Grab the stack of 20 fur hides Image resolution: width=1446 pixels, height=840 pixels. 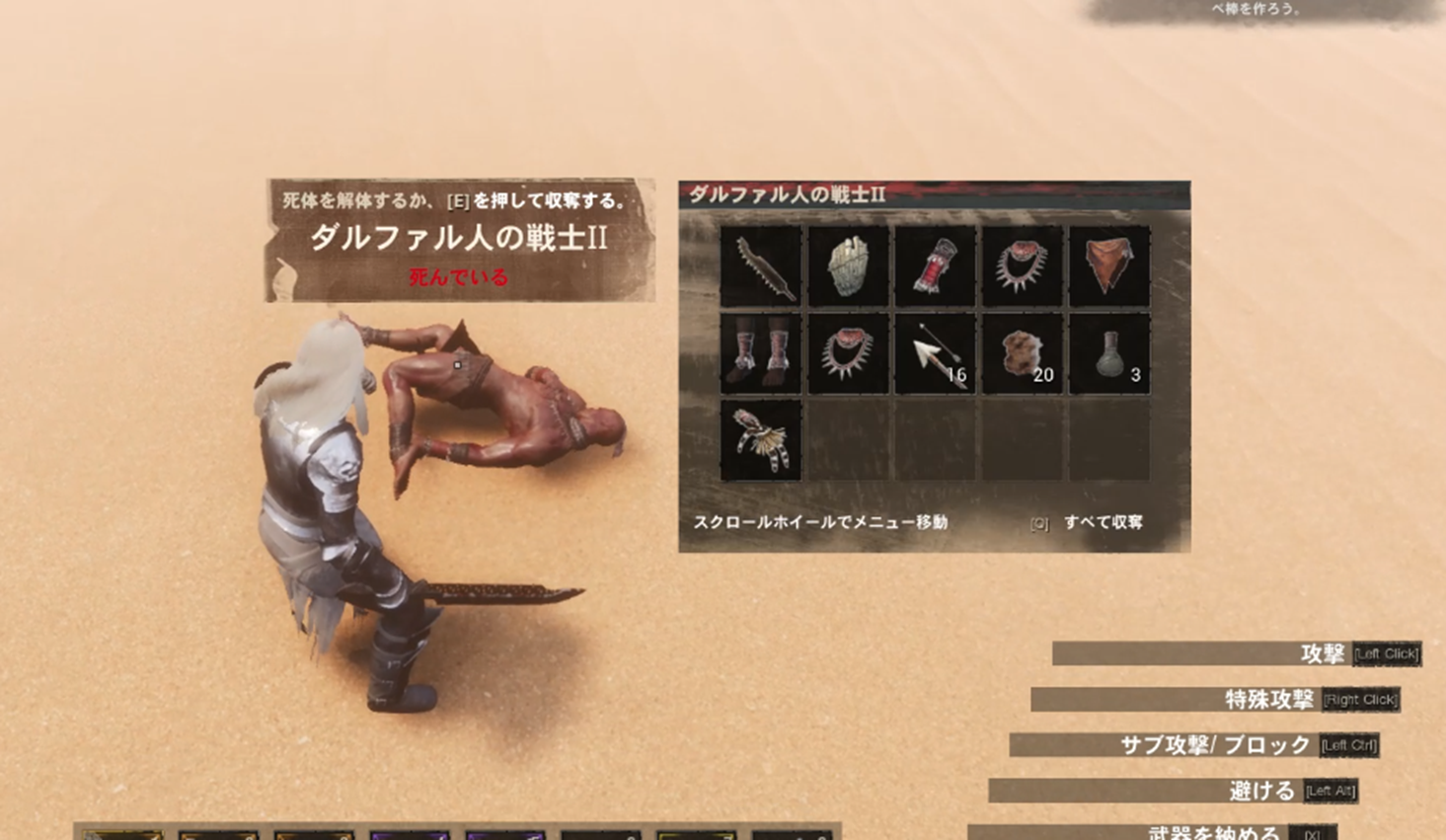(x=1021, y=352)
